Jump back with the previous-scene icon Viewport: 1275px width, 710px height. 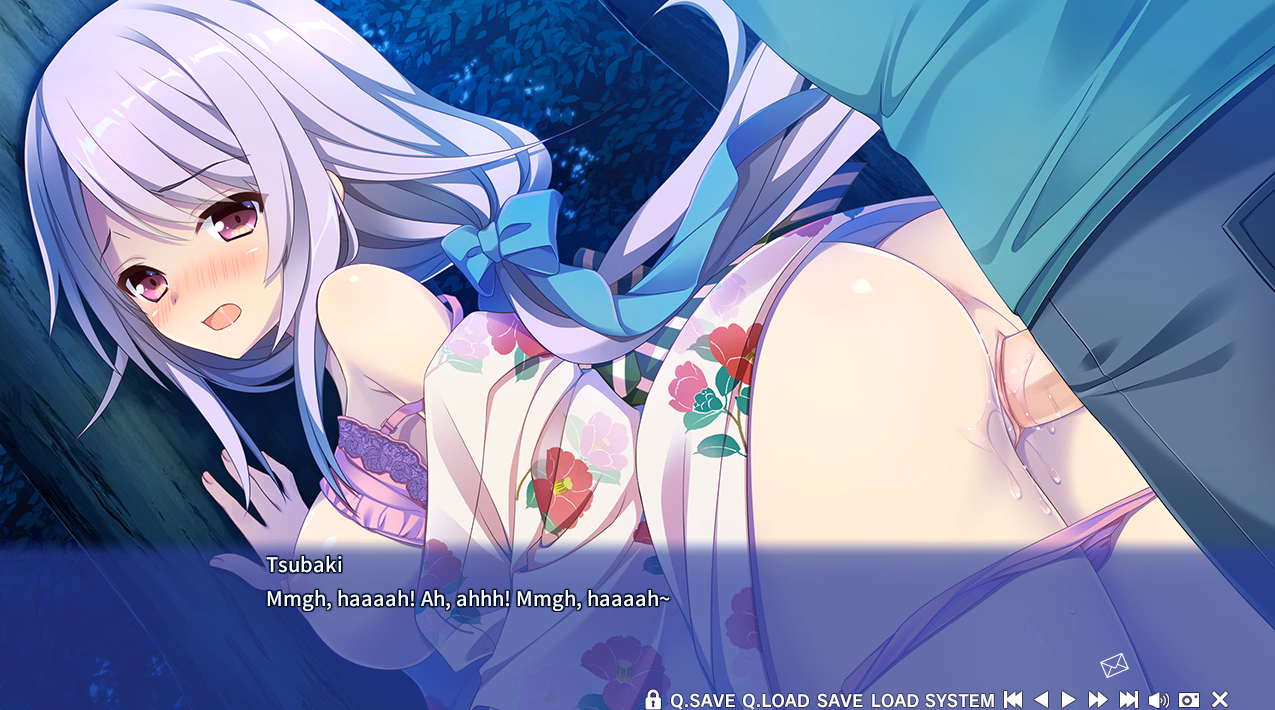(x=1013, y=700)
